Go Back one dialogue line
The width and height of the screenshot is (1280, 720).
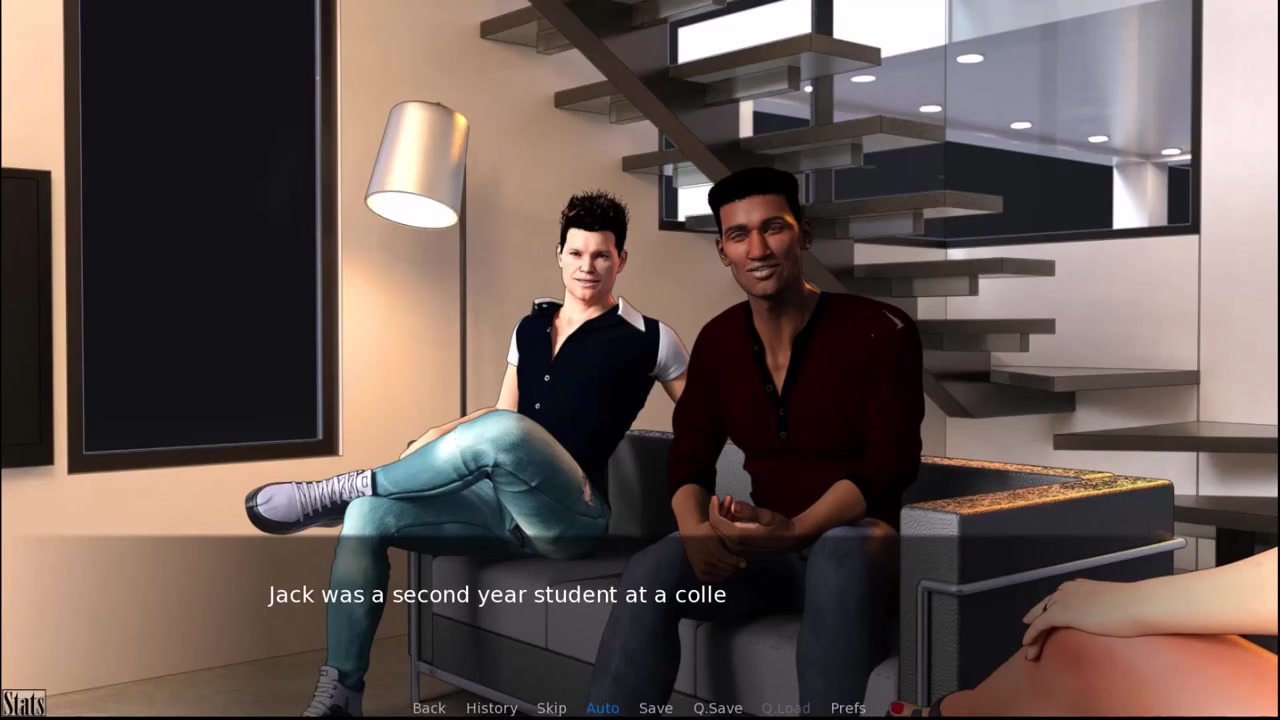(429, 708)
